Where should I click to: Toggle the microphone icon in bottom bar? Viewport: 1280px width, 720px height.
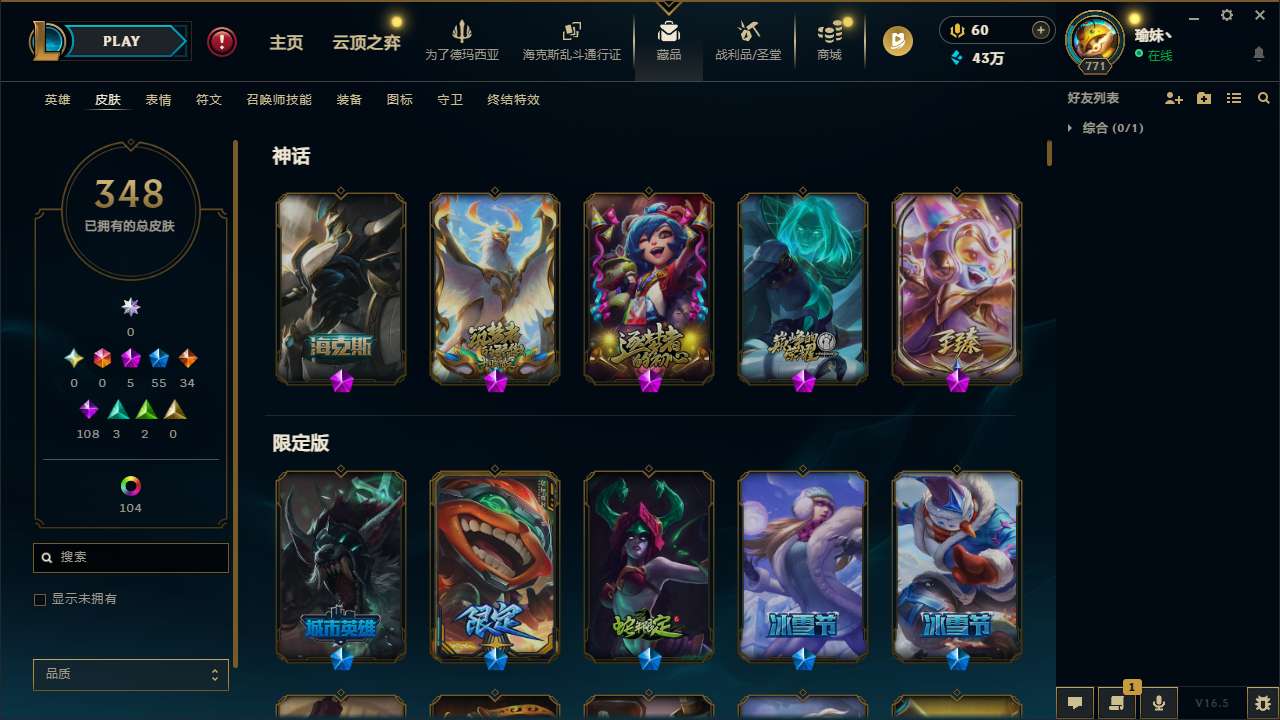point(1157,702)
